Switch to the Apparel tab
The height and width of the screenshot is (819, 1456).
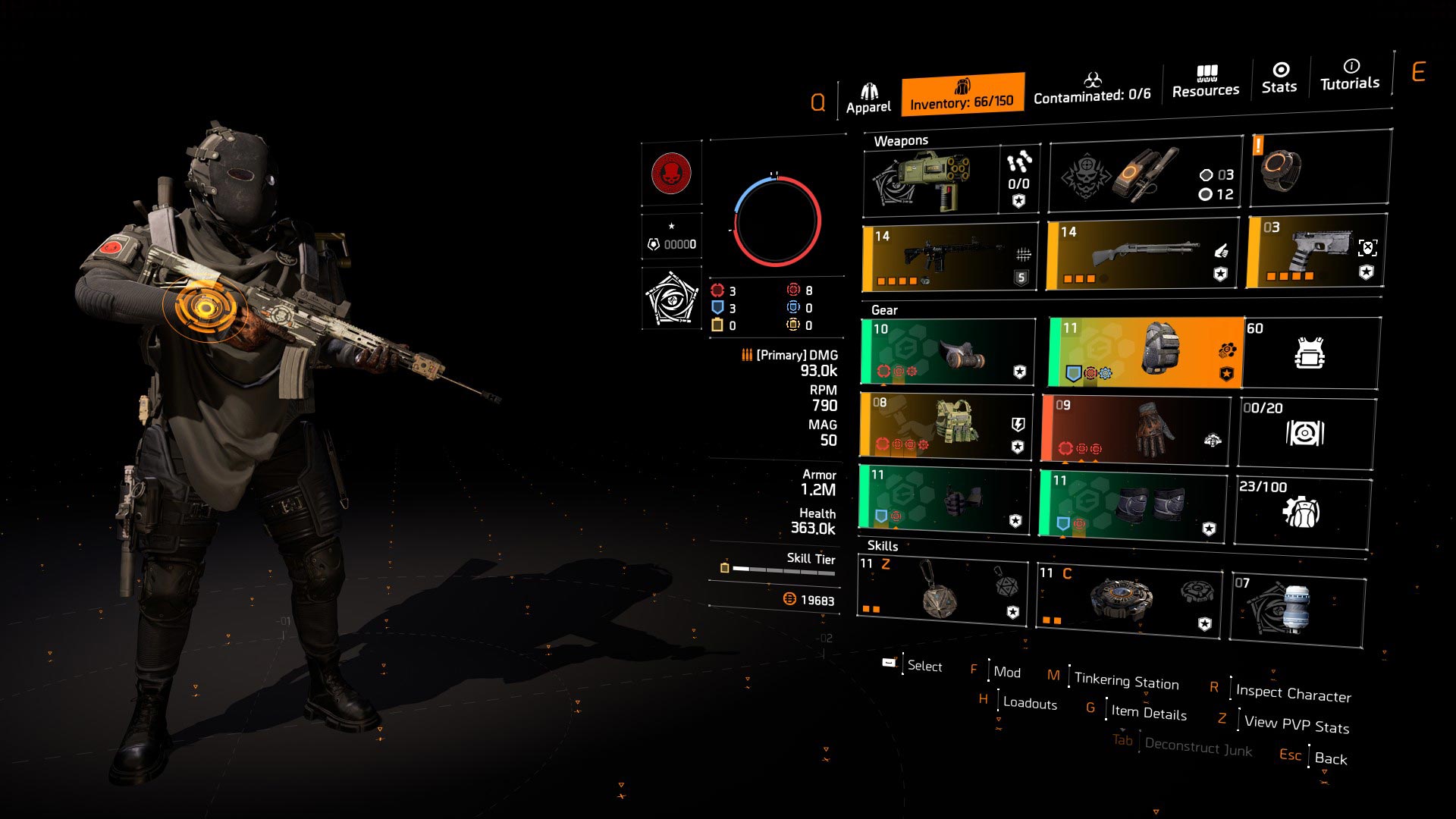point(871,91)
